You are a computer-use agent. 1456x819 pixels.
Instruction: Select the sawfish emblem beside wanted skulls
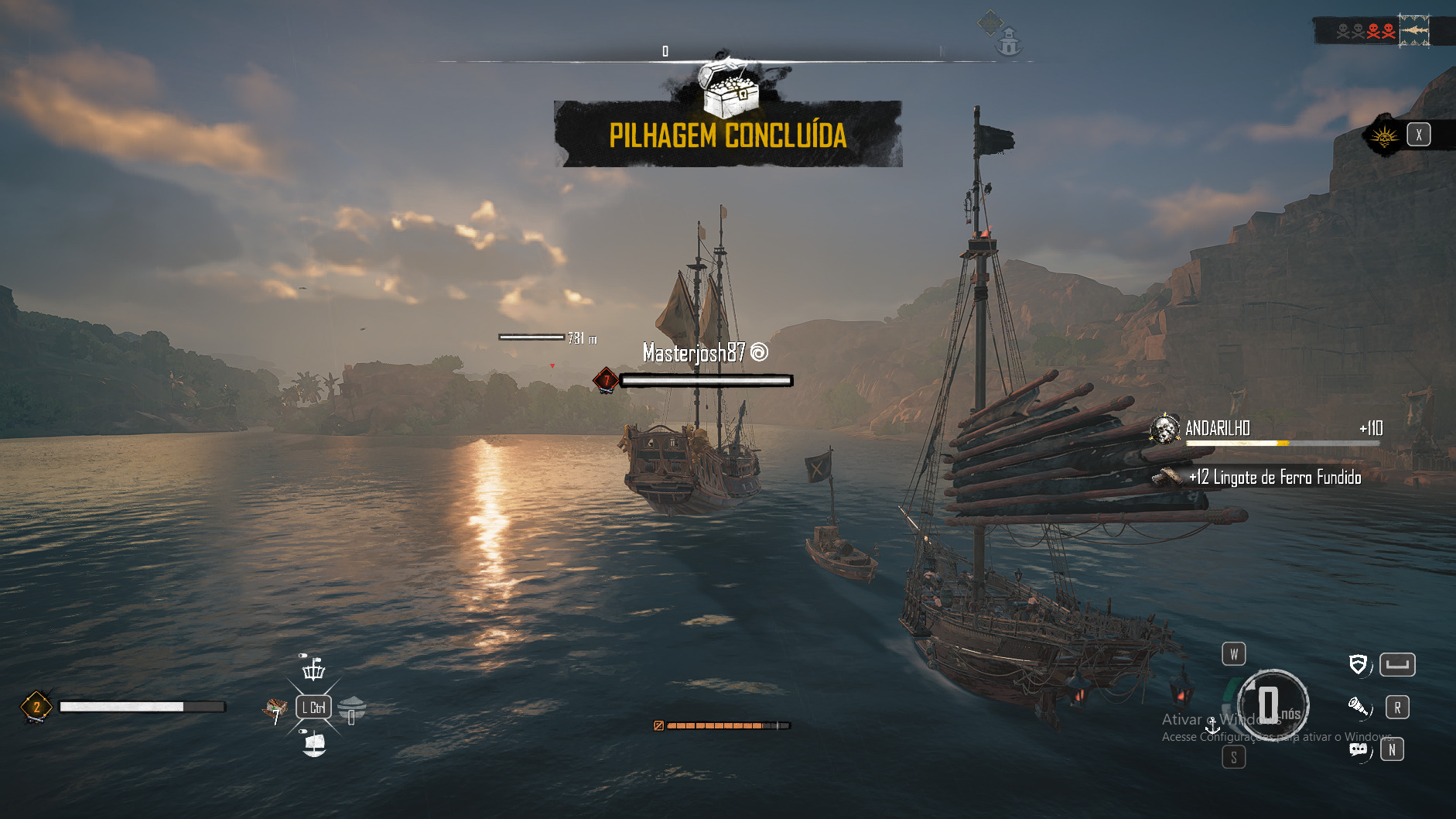[1414, 30]
